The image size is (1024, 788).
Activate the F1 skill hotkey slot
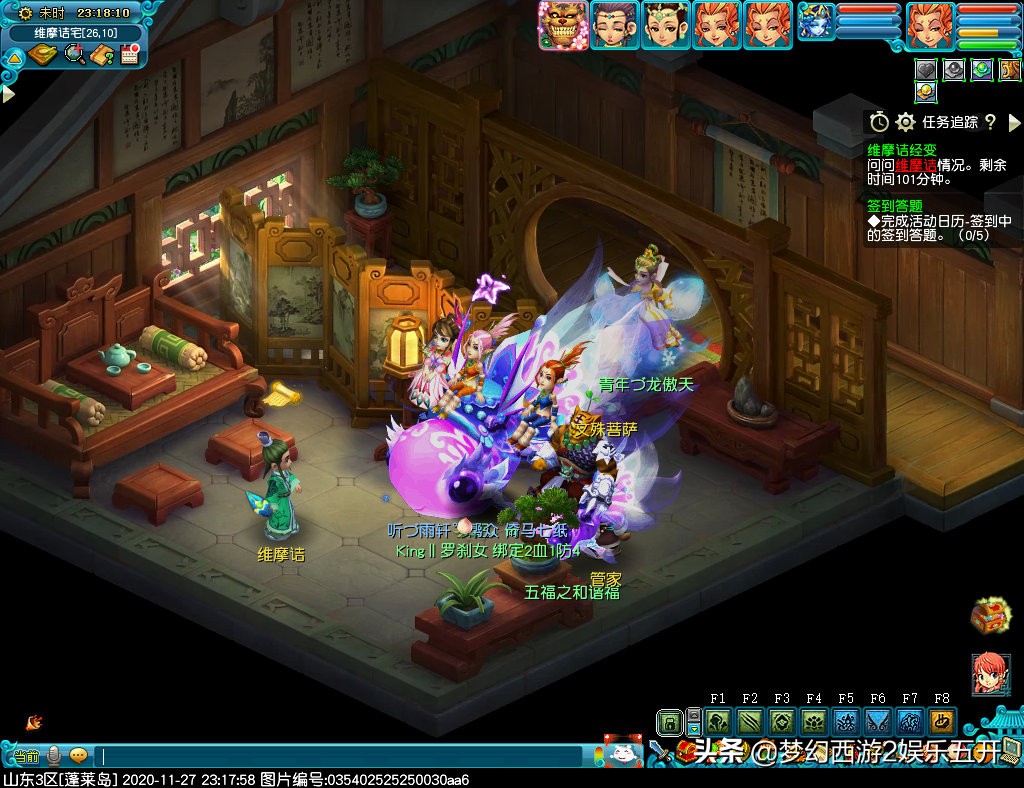coord(718,721)
